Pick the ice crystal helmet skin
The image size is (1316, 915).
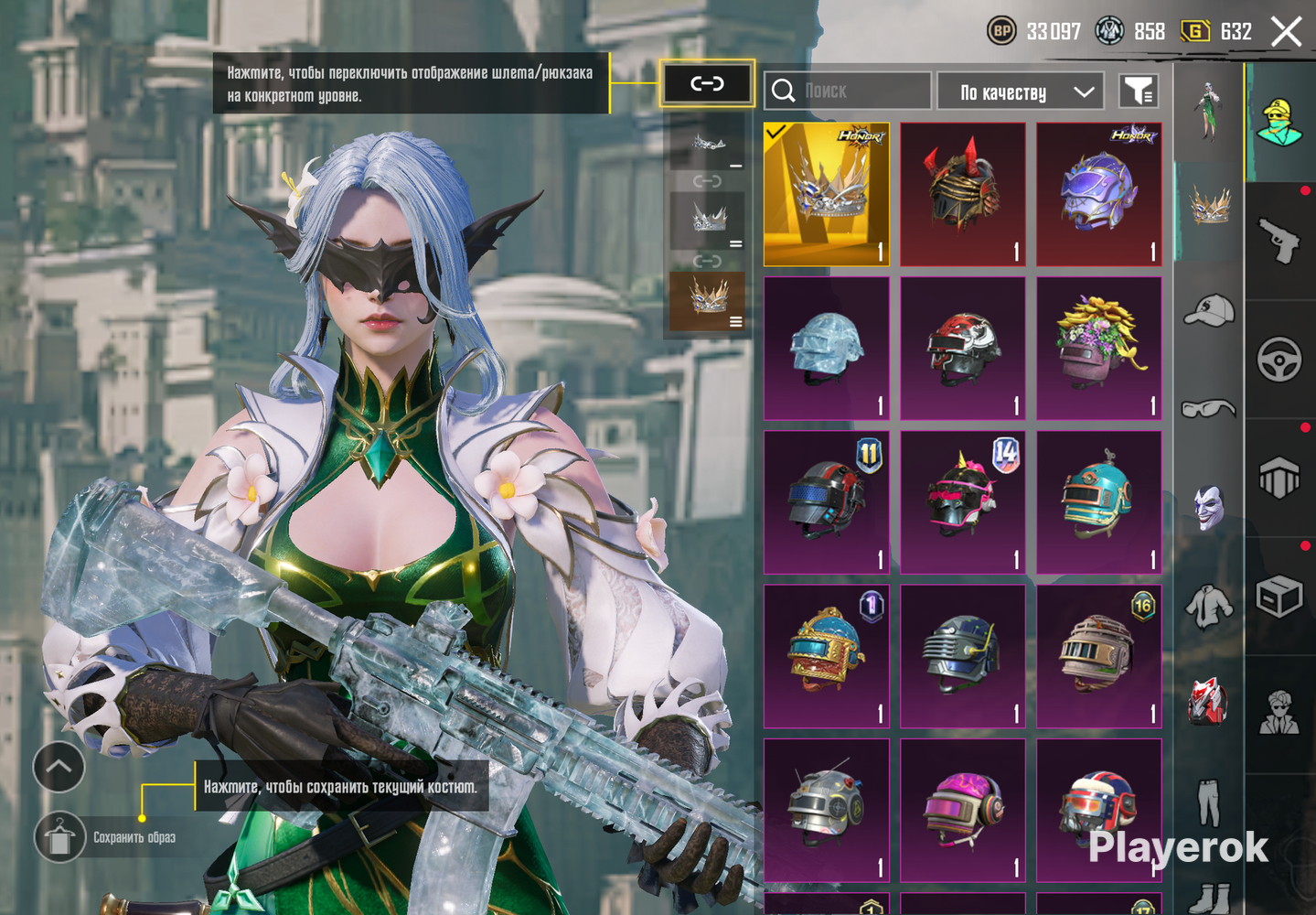point(826,349)
